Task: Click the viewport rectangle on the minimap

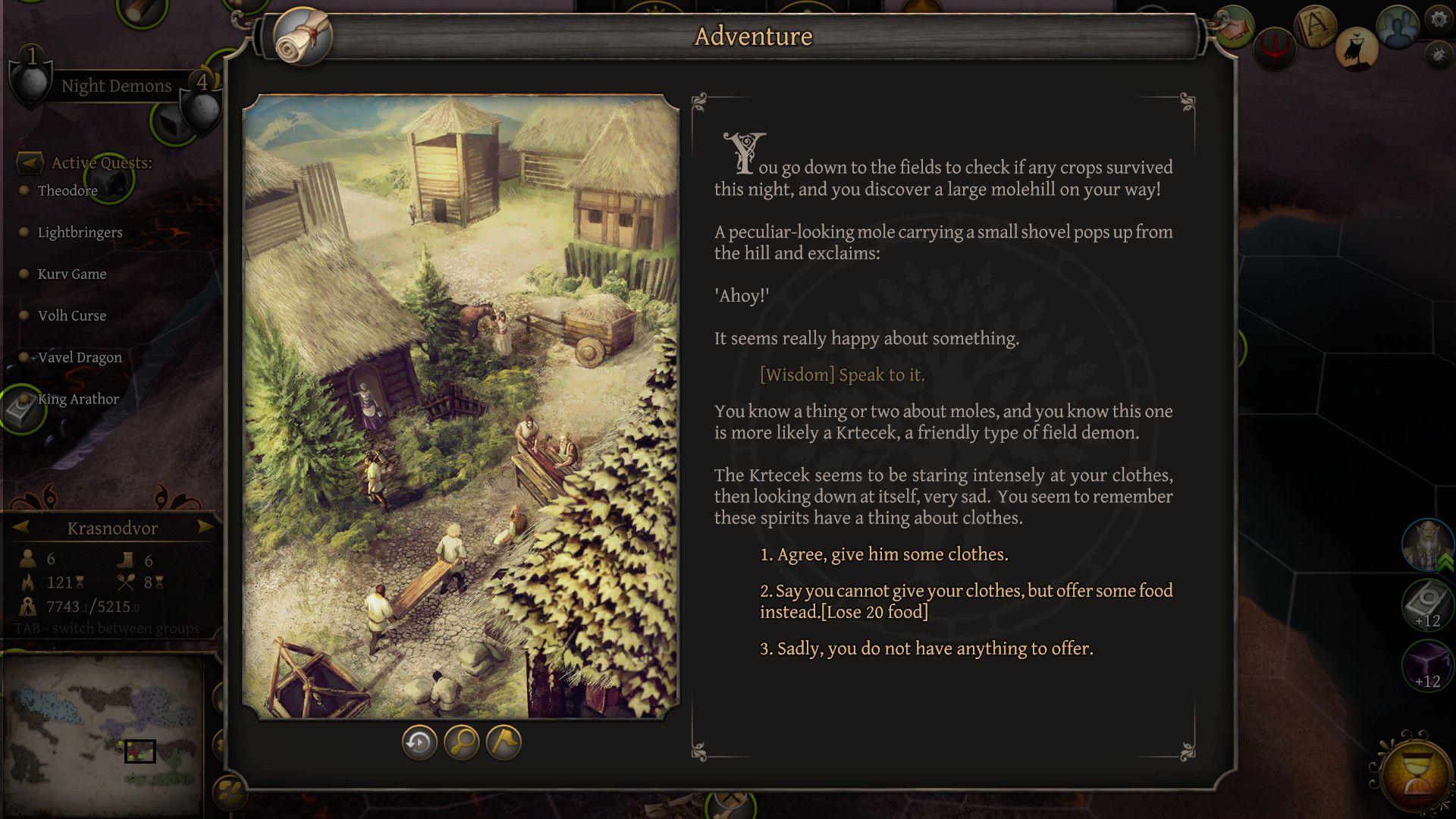Action: [139, 752]
